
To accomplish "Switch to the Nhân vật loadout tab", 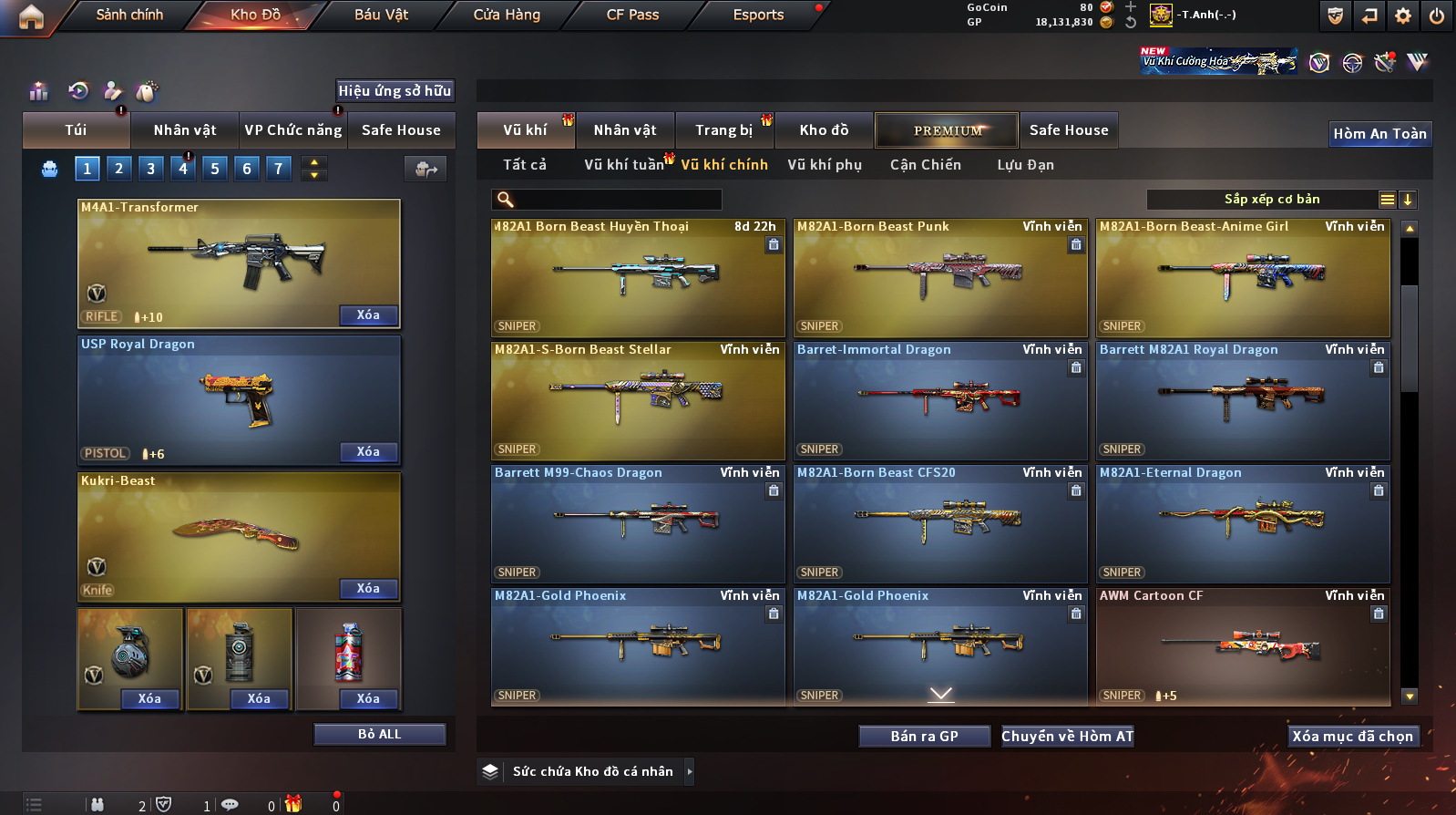I will pos(185,130).
